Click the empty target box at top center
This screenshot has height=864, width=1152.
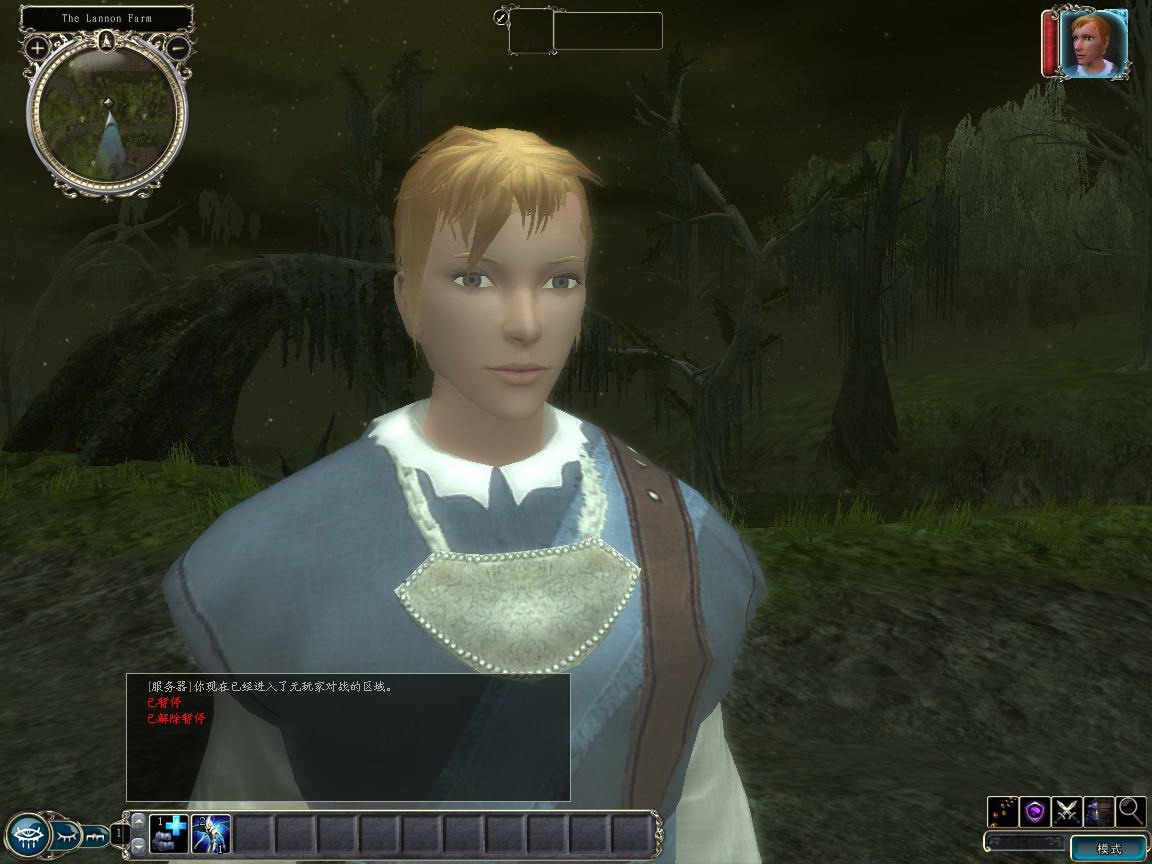(531, 31)
